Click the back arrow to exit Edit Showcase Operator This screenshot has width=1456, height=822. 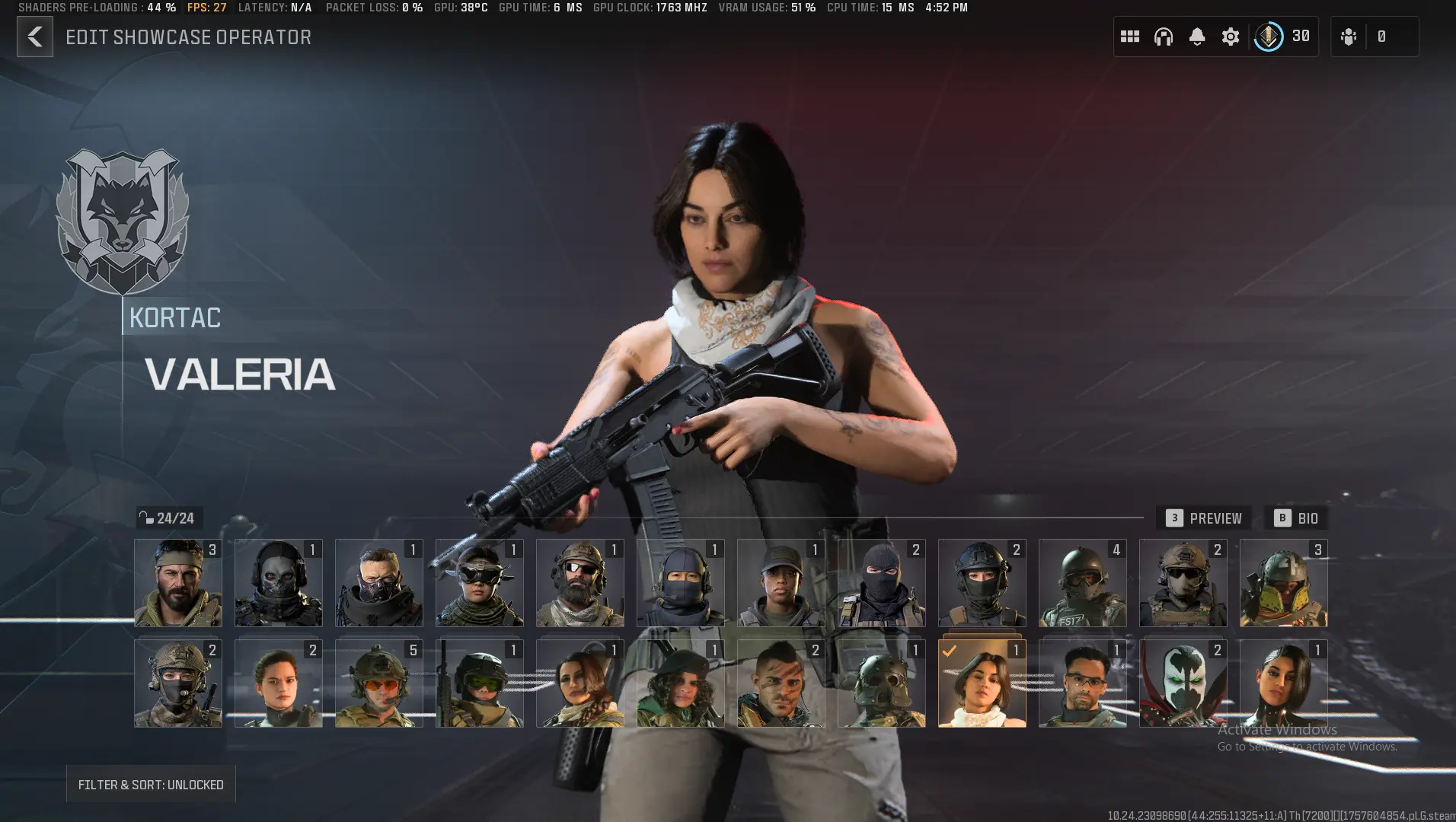pos(34,36)
